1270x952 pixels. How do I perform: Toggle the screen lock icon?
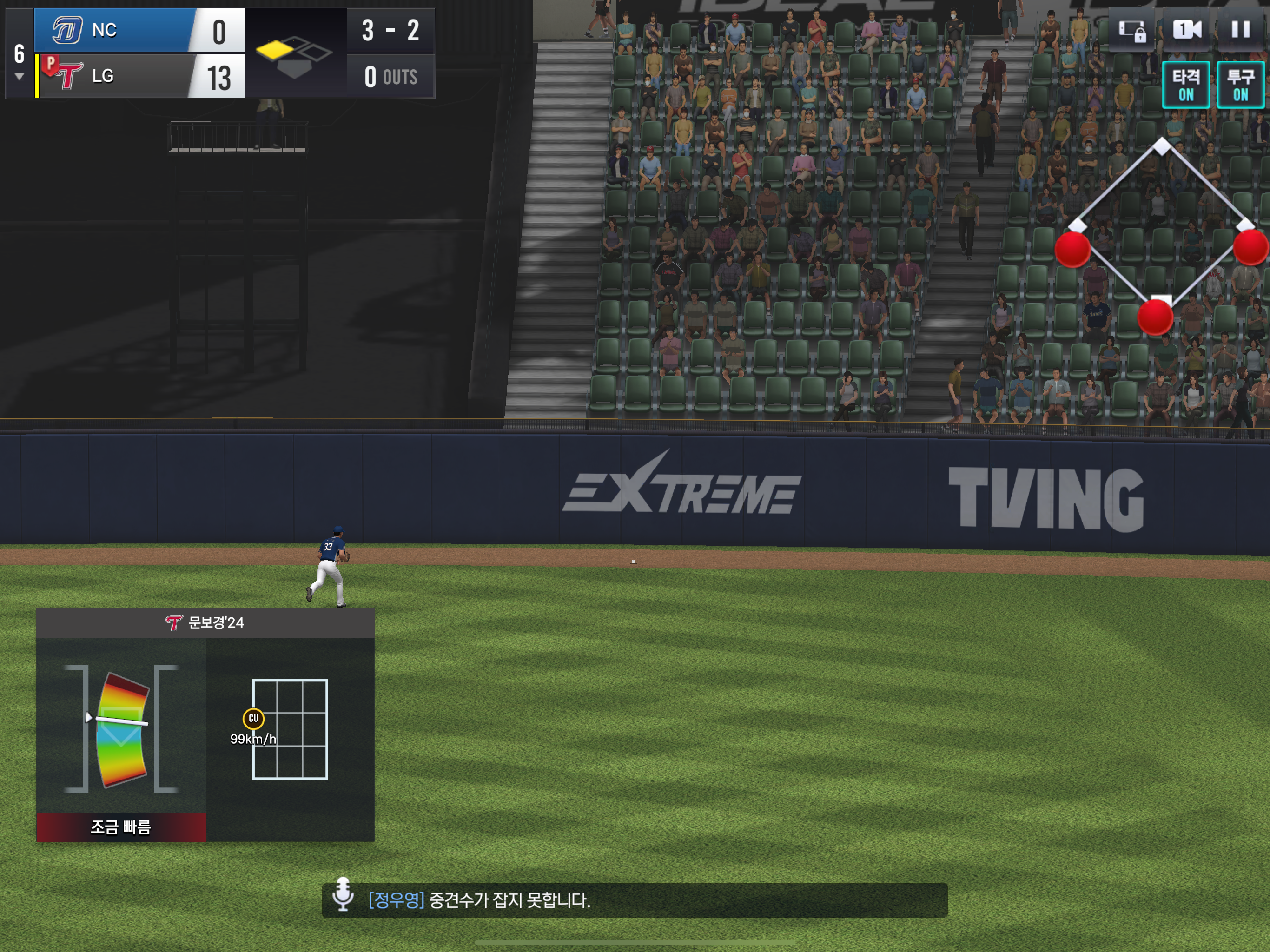(x=1131, y=30)
